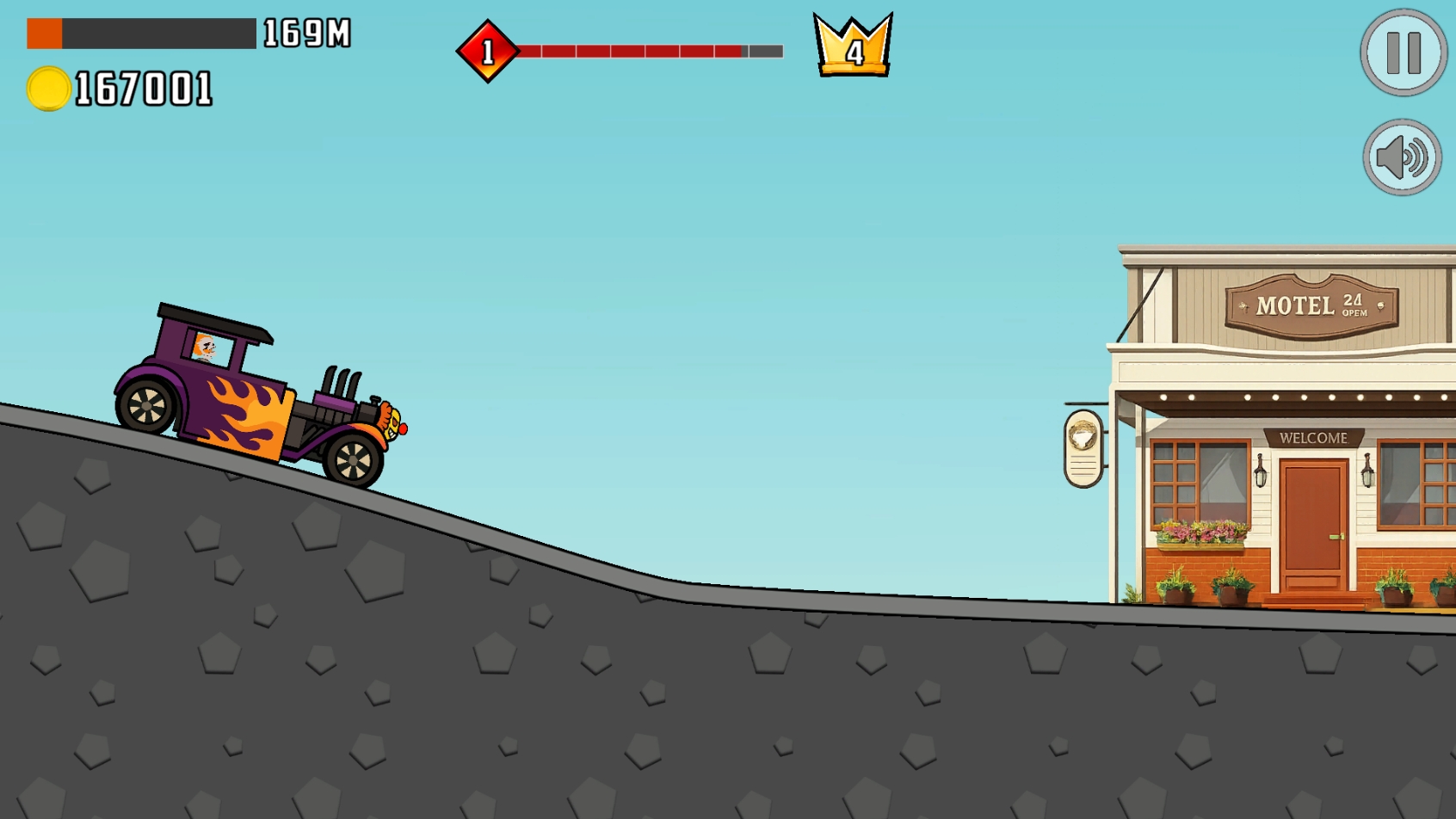The height and width of the screenshot is (819, 1456).
Task: Click the crown icon showing 4
Action: click(x=853, y=47)
